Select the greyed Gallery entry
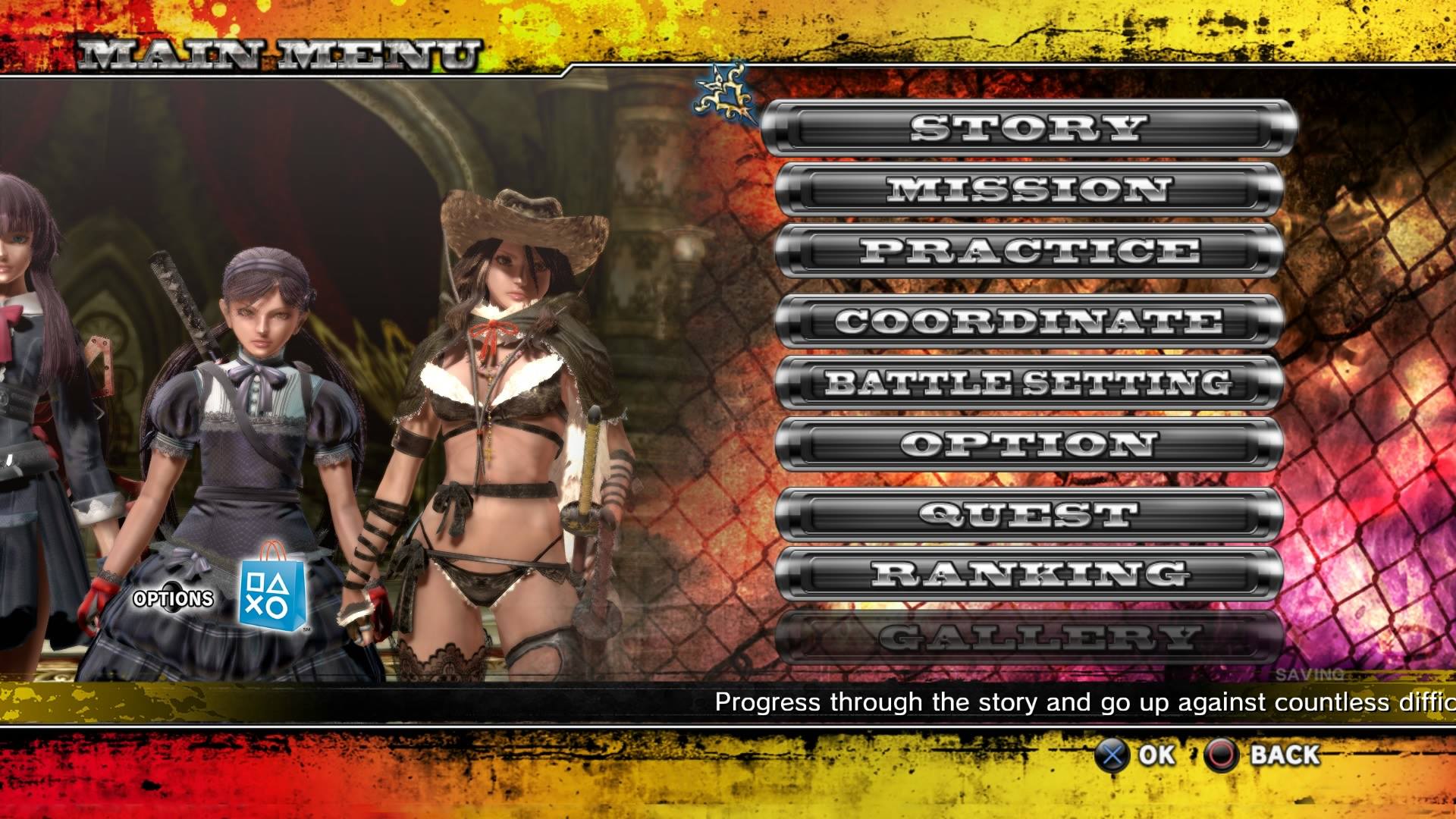The image size is (1456, 819). point(1028,637)
